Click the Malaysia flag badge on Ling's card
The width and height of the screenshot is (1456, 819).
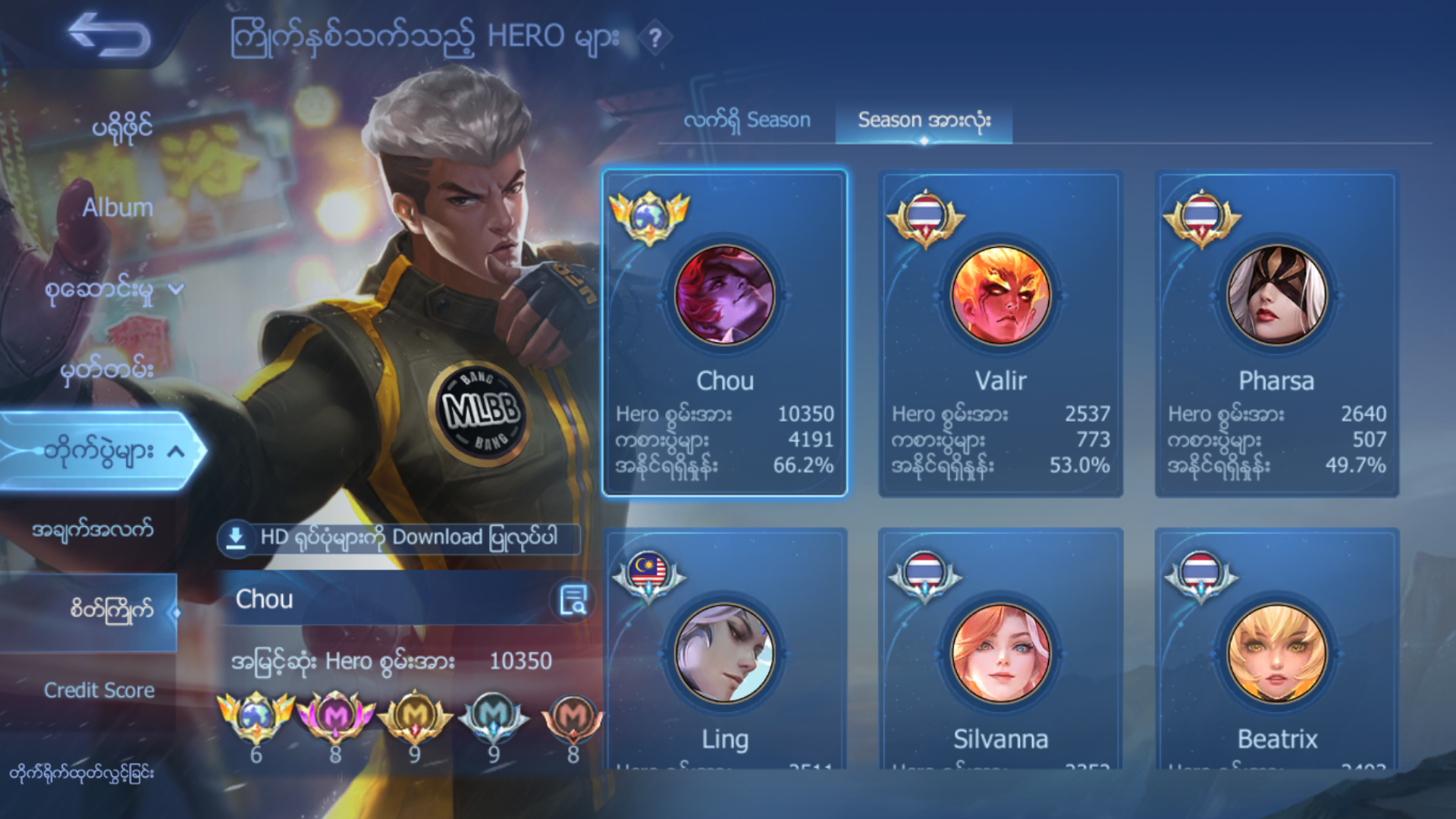(x=648, y=571)
